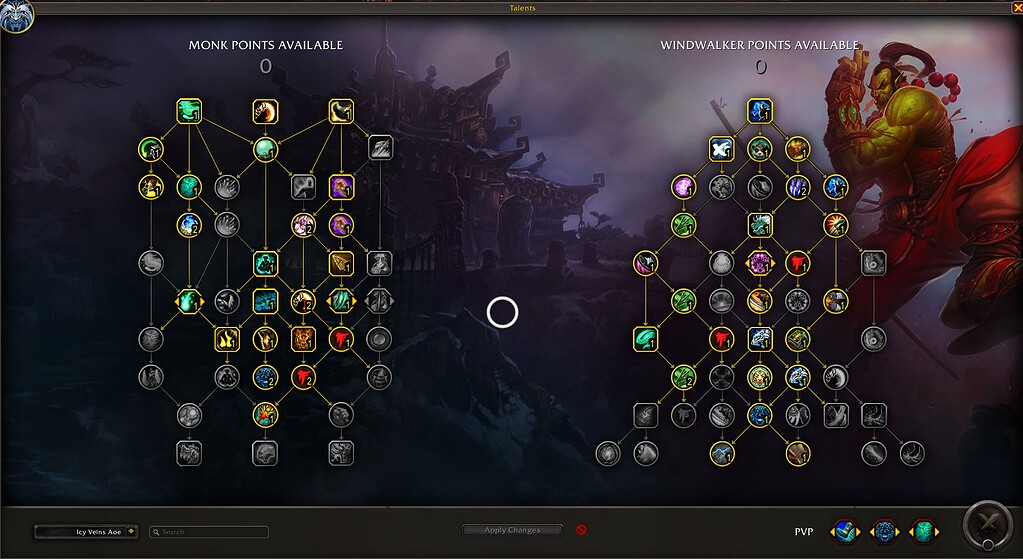Choose the pink arrowed choice node in Windwalker tree
Image resolution: width=1023 pixels, height=559 pixels.
coord(760,263)
